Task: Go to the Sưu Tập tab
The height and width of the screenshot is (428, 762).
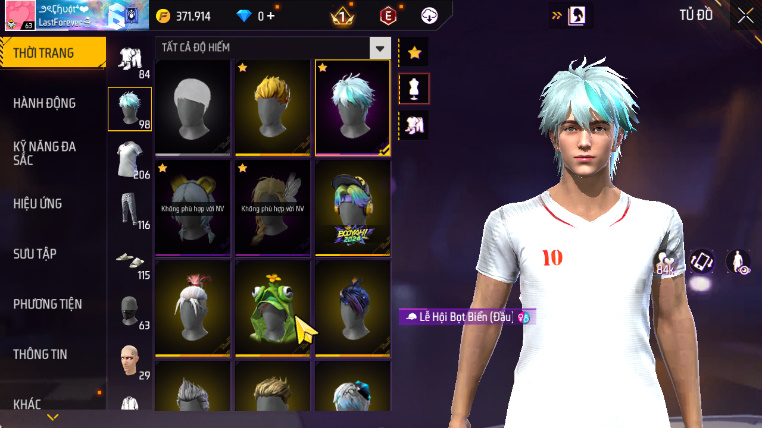Action: click(x=36, y=254)
